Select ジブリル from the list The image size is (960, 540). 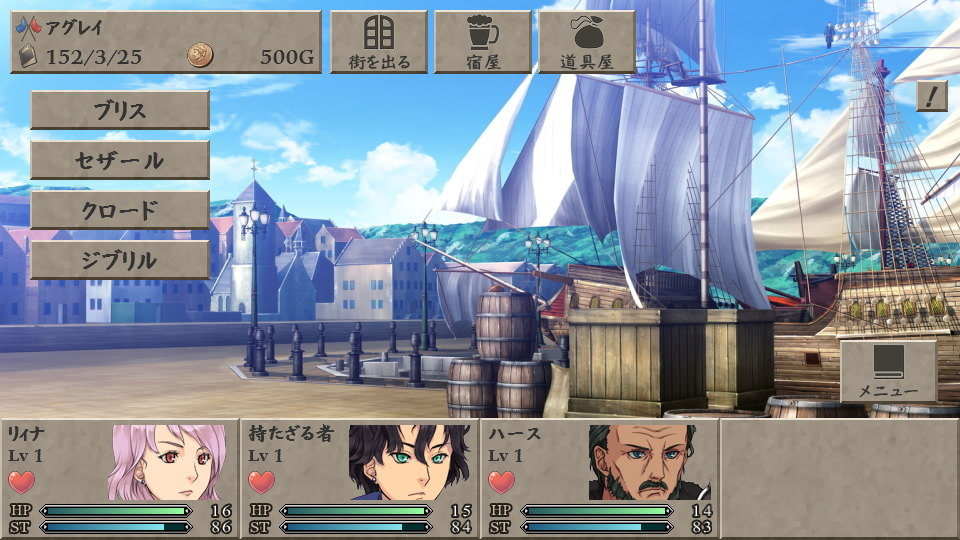pos(120,260)
